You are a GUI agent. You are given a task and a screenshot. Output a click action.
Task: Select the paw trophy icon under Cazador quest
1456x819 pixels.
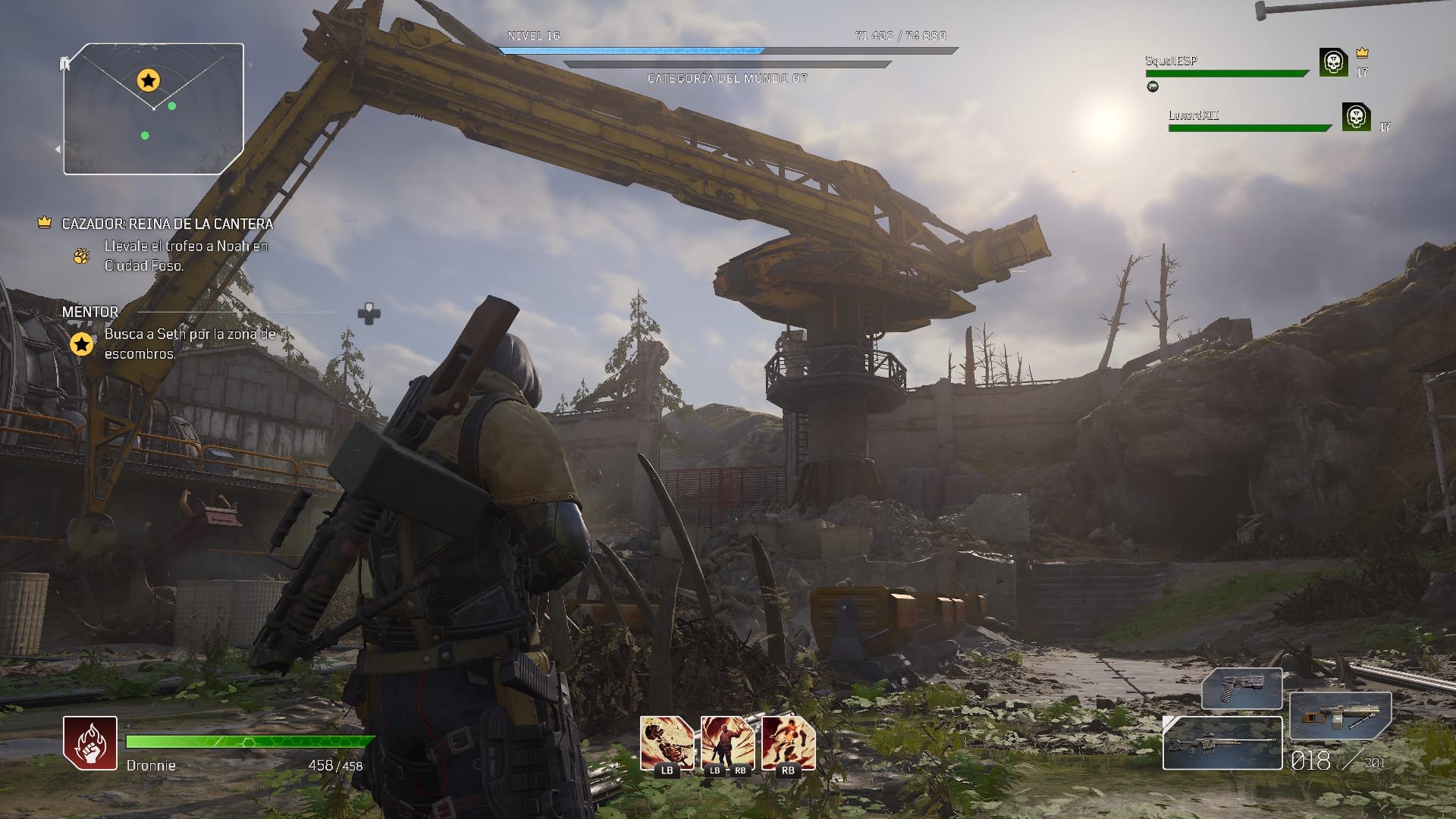coord(81,256)
